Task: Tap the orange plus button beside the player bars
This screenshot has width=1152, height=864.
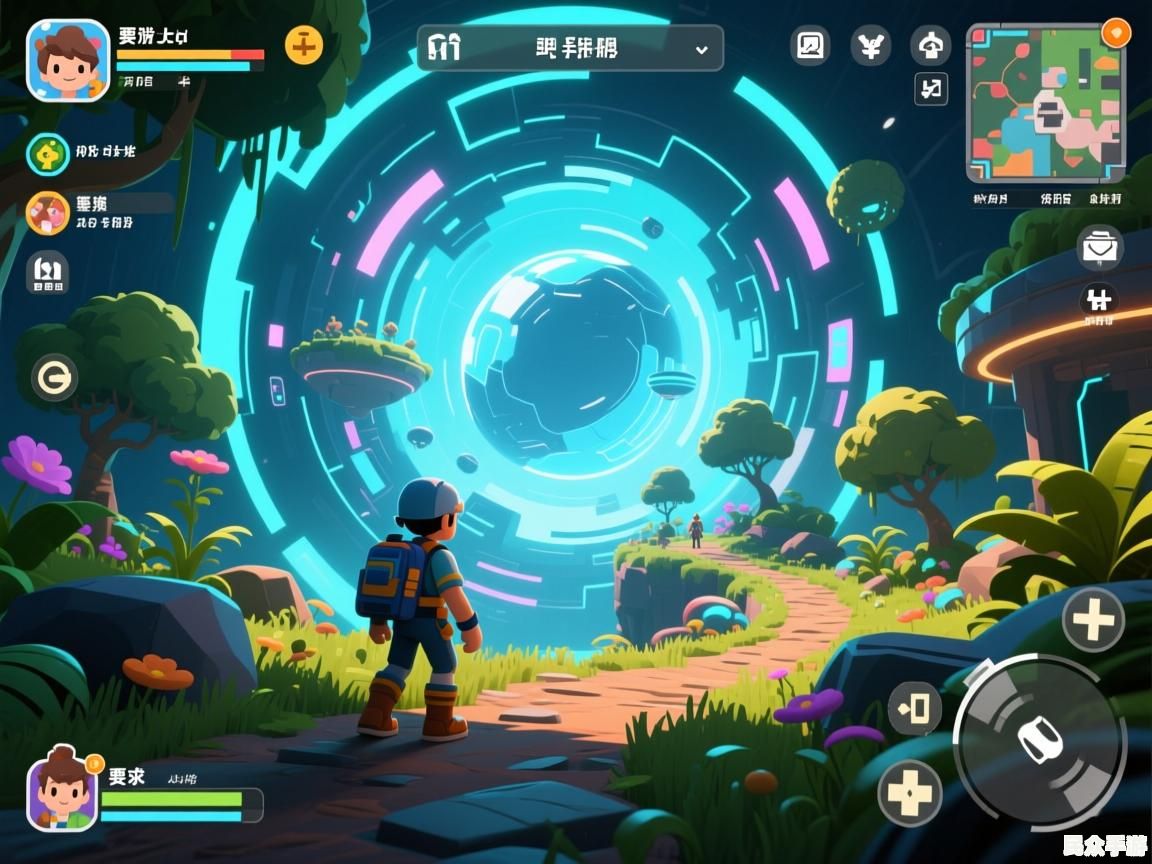Action: tap(304, 45)
